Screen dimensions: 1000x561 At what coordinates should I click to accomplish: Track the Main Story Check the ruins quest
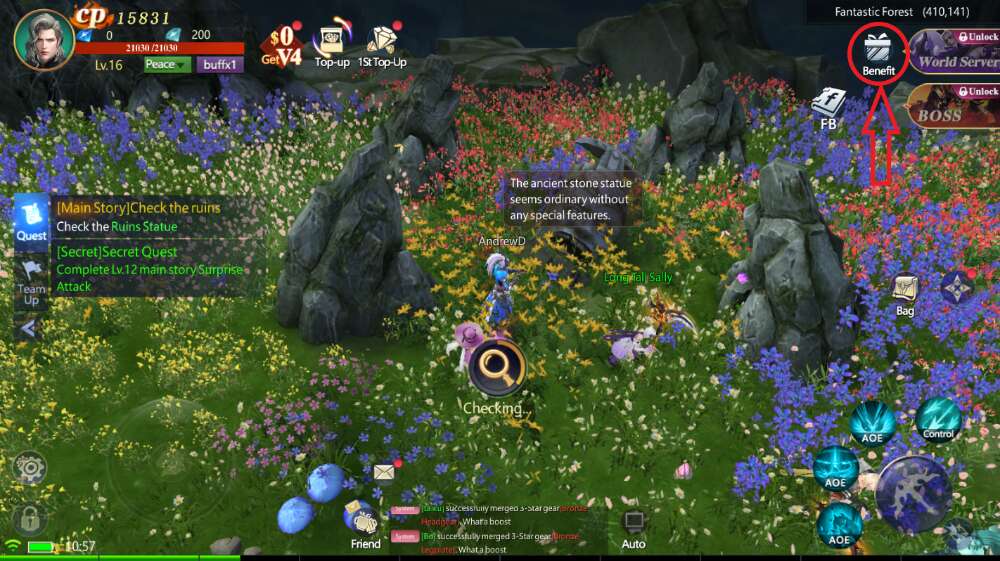pyautogui.click(x=138, y=216)
